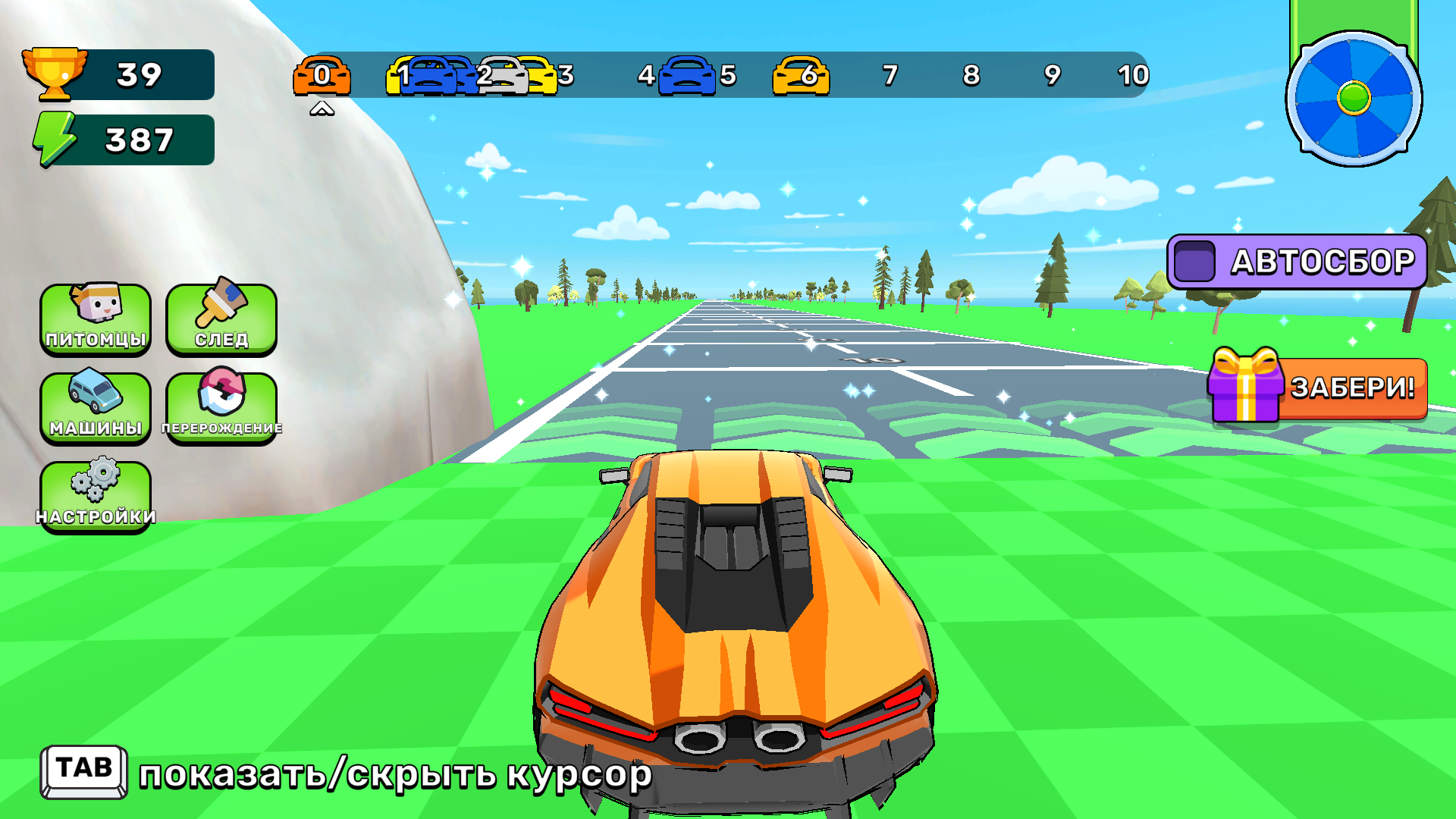Click the blue car marker between 4 and 5
1456x819 pixels.
click(x=686, y=76)
